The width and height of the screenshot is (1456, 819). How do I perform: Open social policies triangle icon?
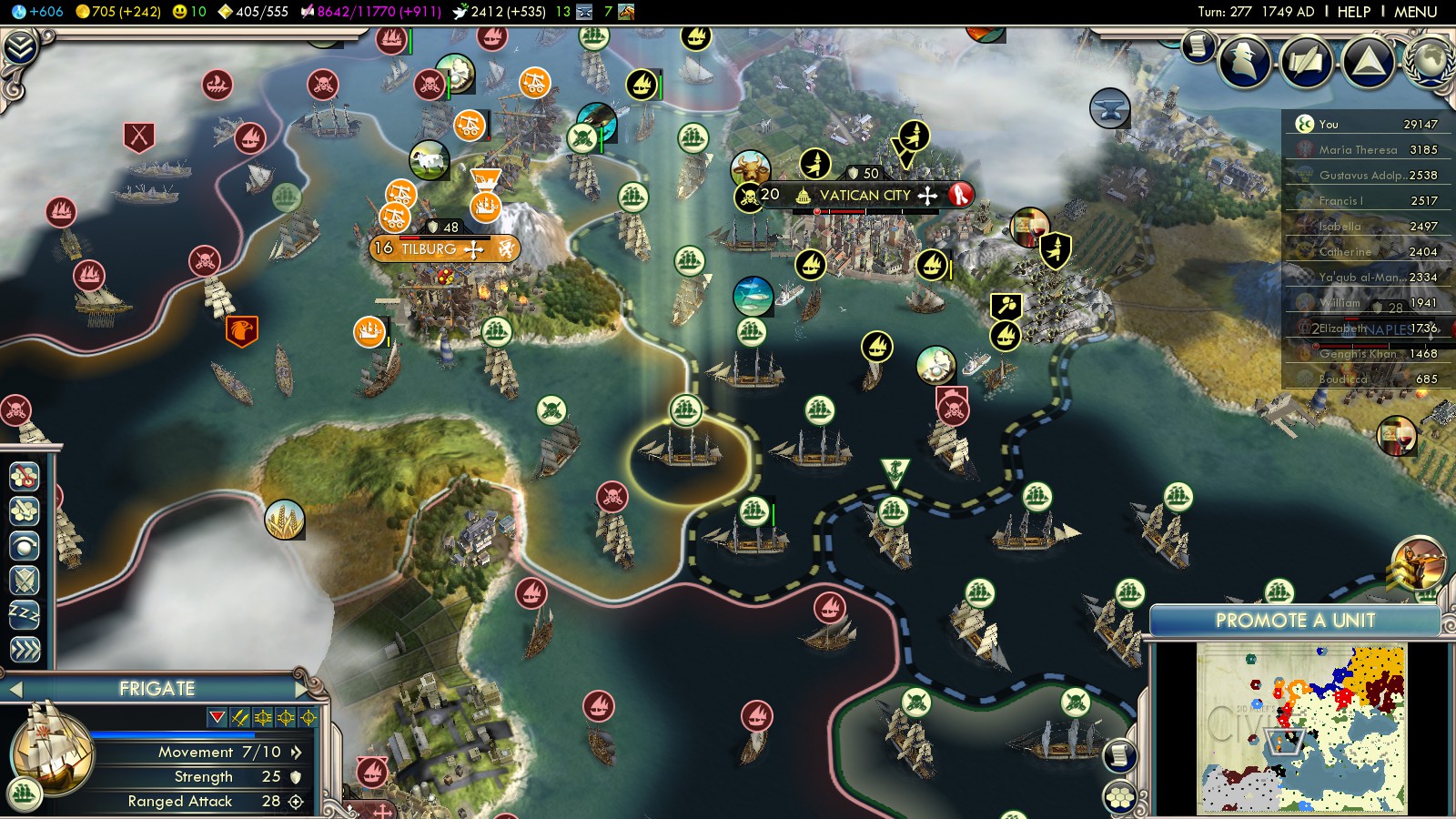coord(1368,61)
